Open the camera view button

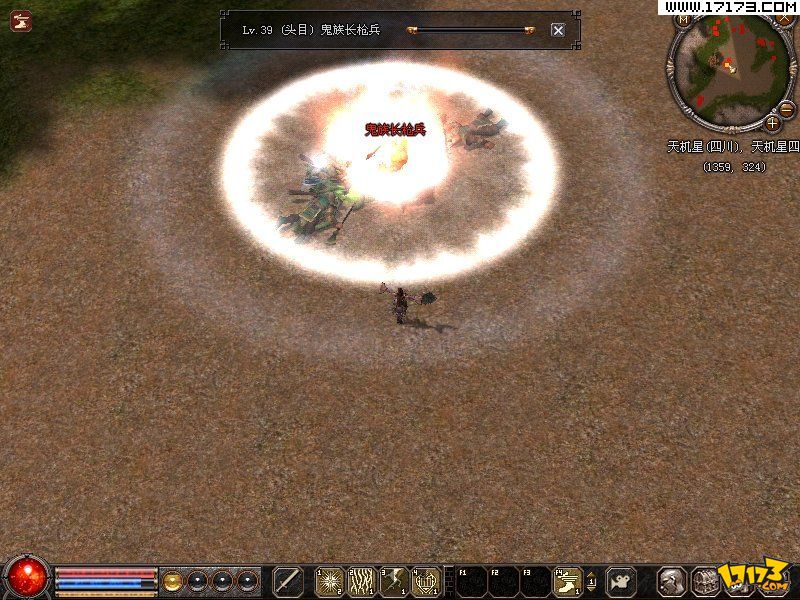621,581
